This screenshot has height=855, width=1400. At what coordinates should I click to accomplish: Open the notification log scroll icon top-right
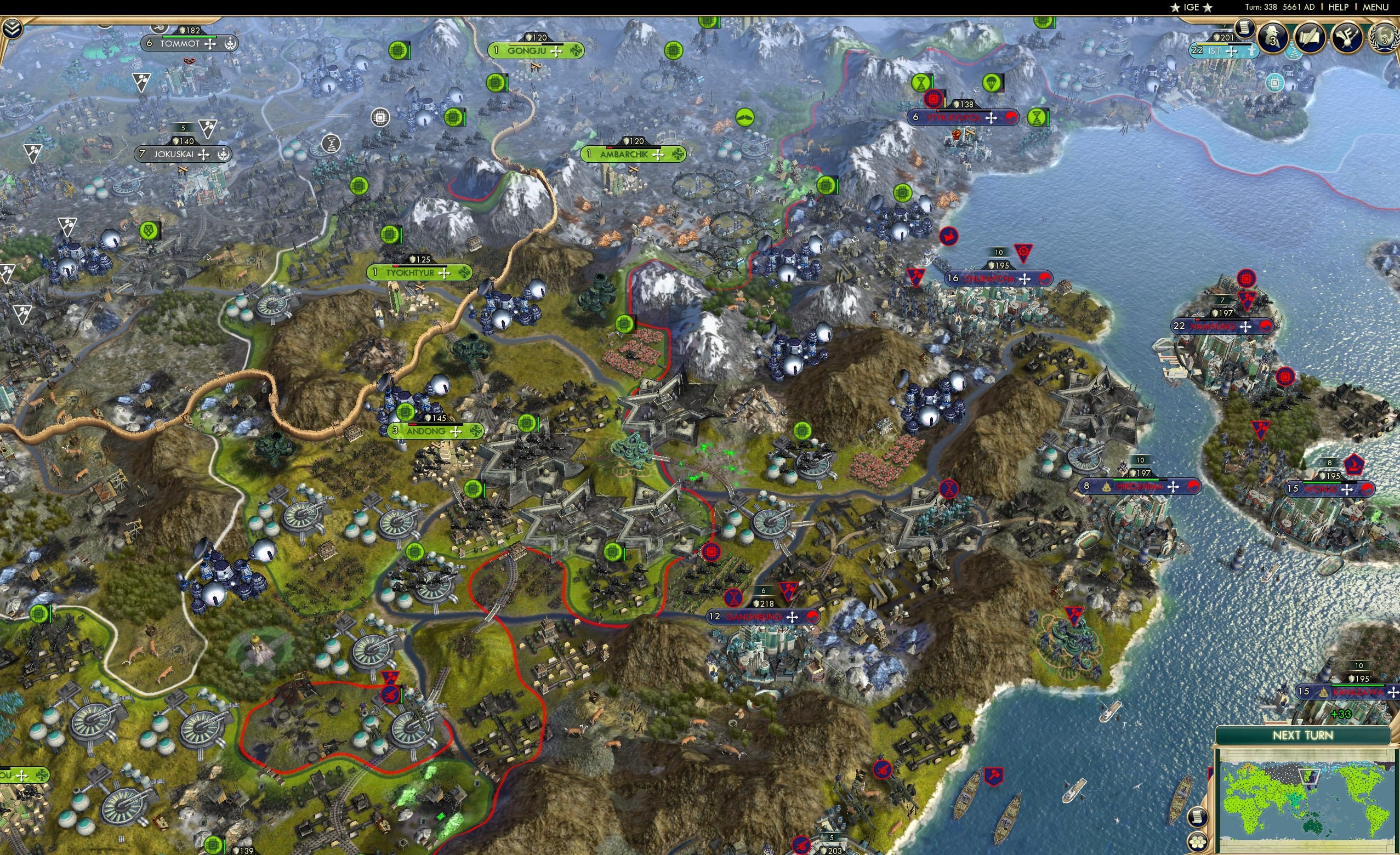1244,29
